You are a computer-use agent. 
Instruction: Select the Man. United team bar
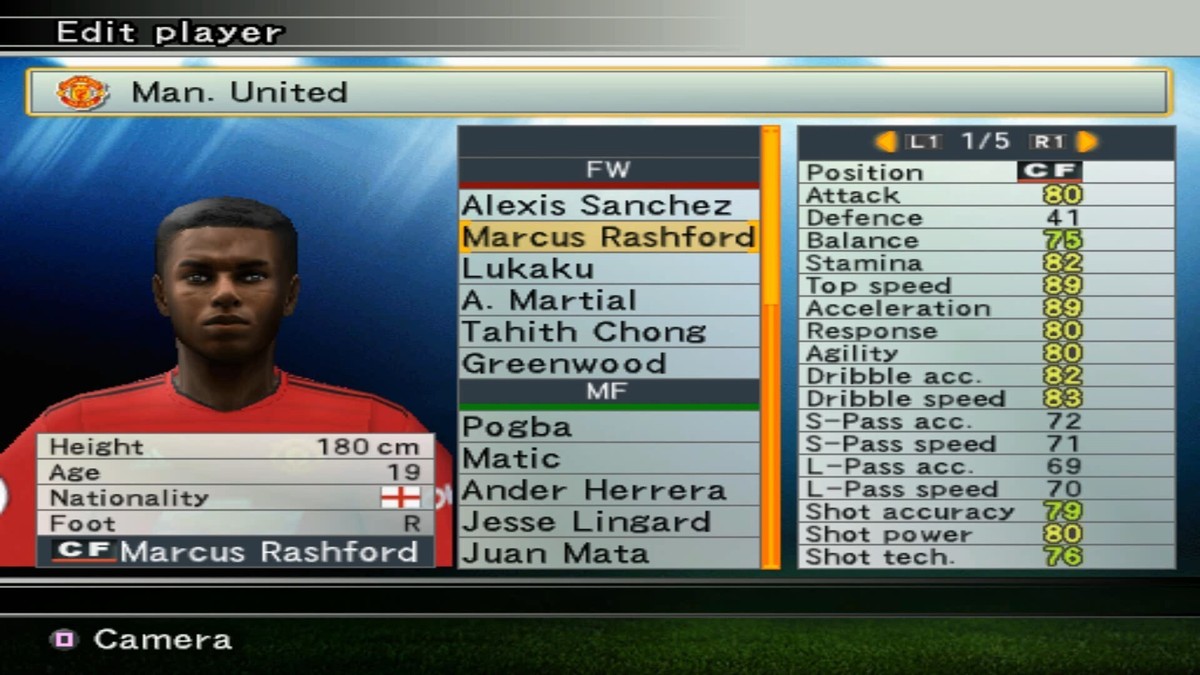598,92
